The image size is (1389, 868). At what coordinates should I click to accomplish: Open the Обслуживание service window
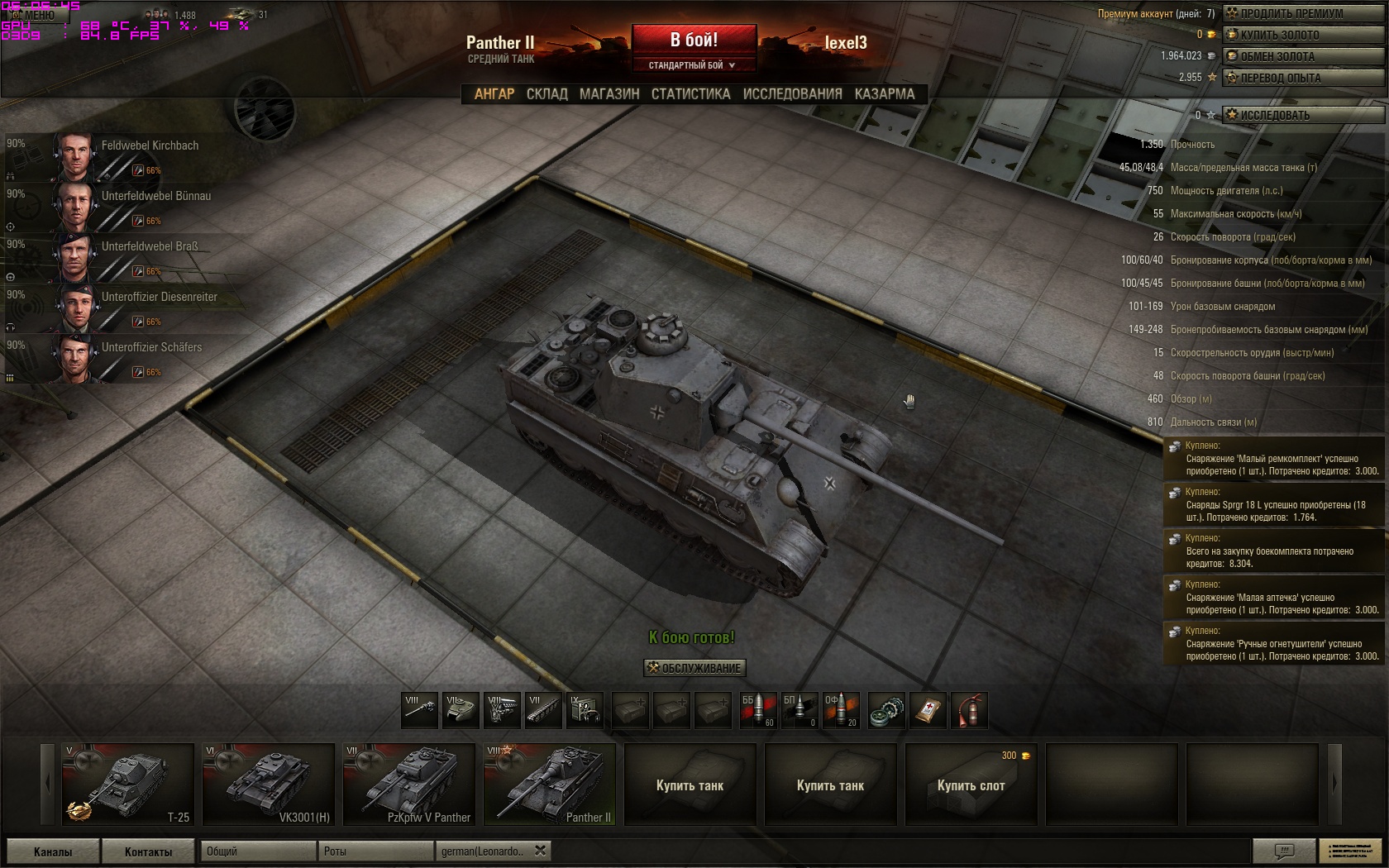click(694, 668)
